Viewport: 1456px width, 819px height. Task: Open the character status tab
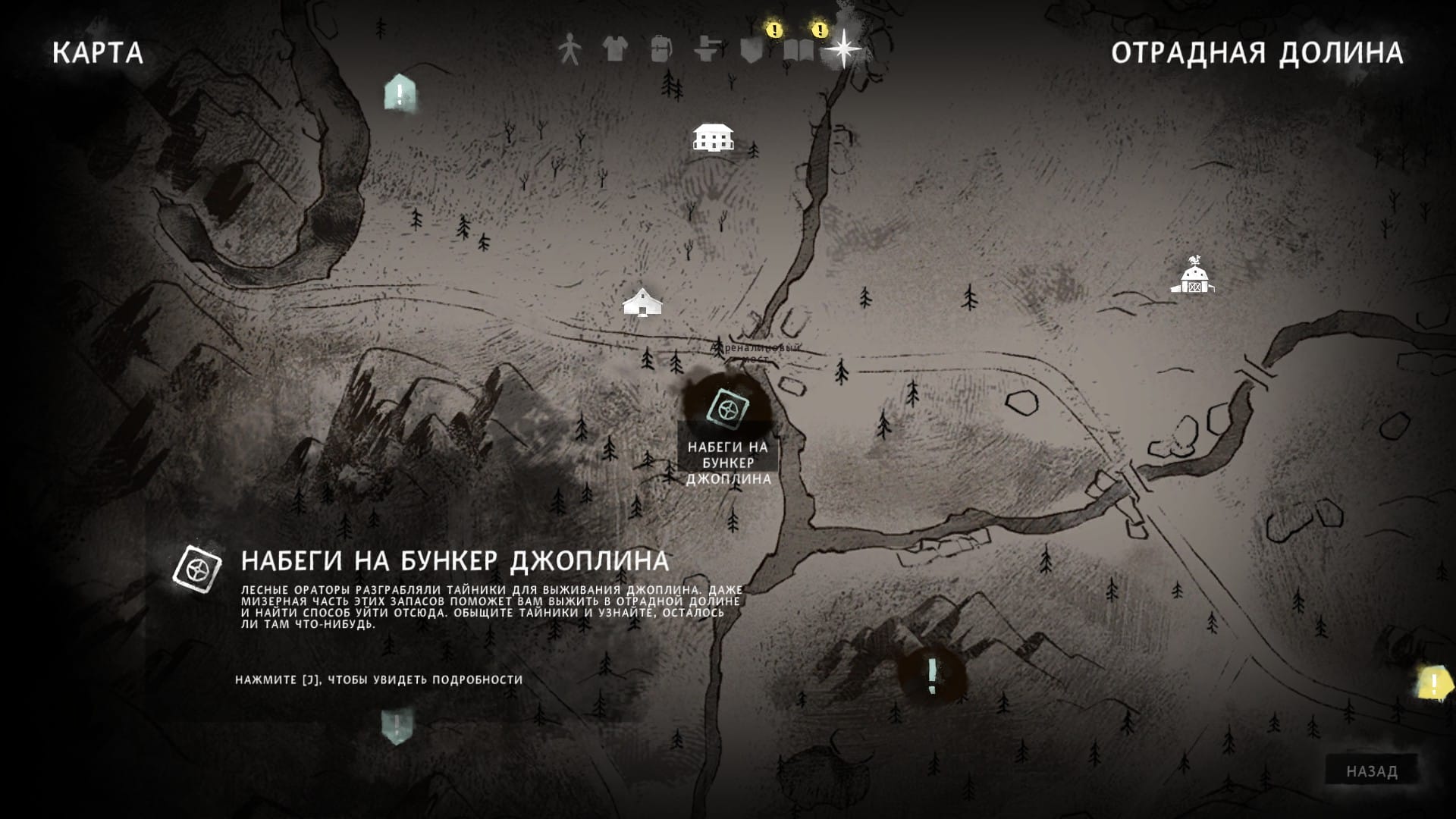click(569, 50)
